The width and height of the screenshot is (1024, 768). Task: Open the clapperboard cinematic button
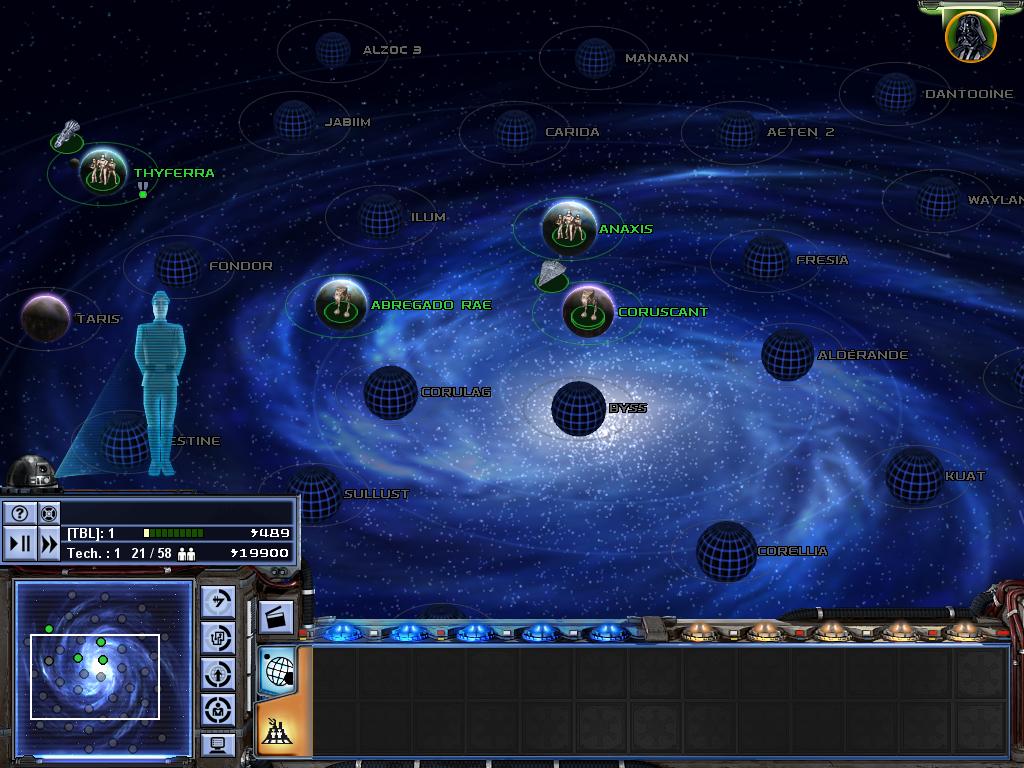tap(277, 617)
